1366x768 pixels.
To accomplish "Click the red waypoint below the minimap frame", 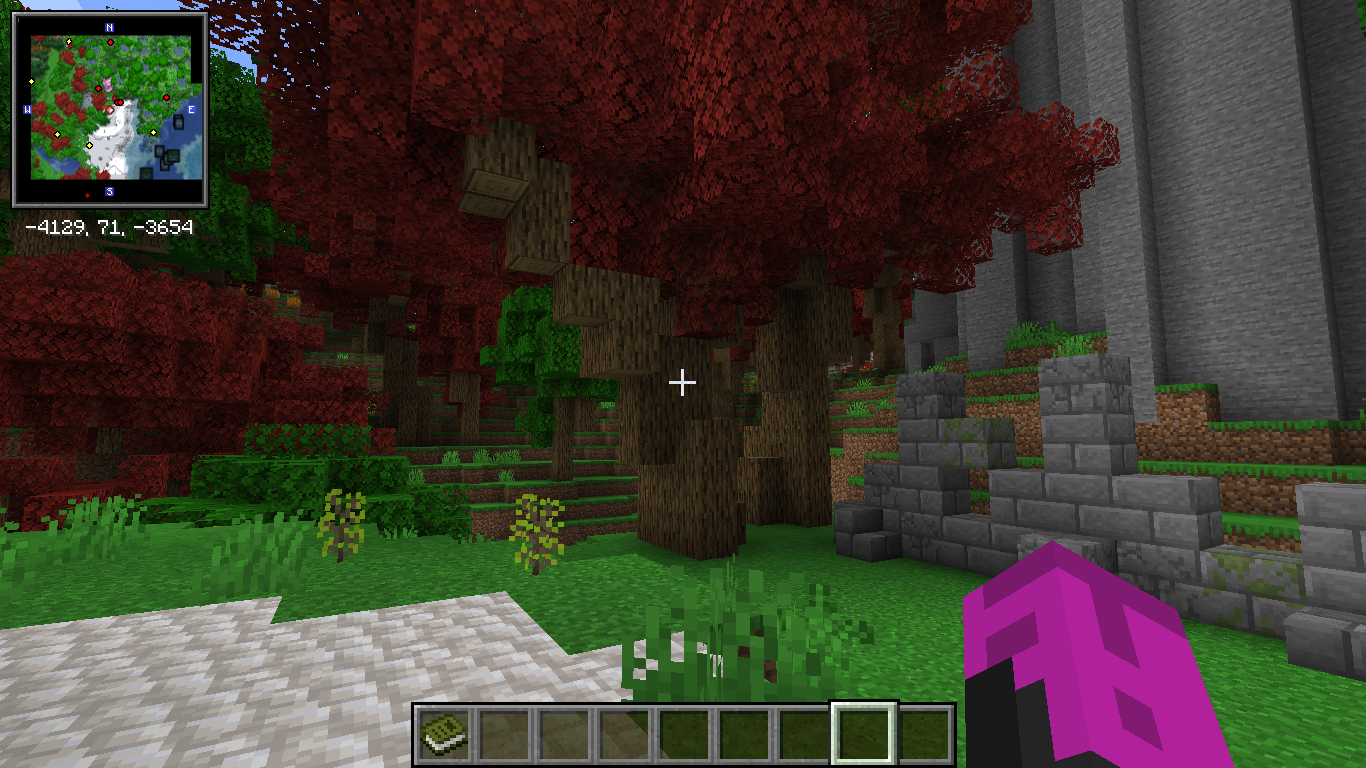I will (88, 195).
